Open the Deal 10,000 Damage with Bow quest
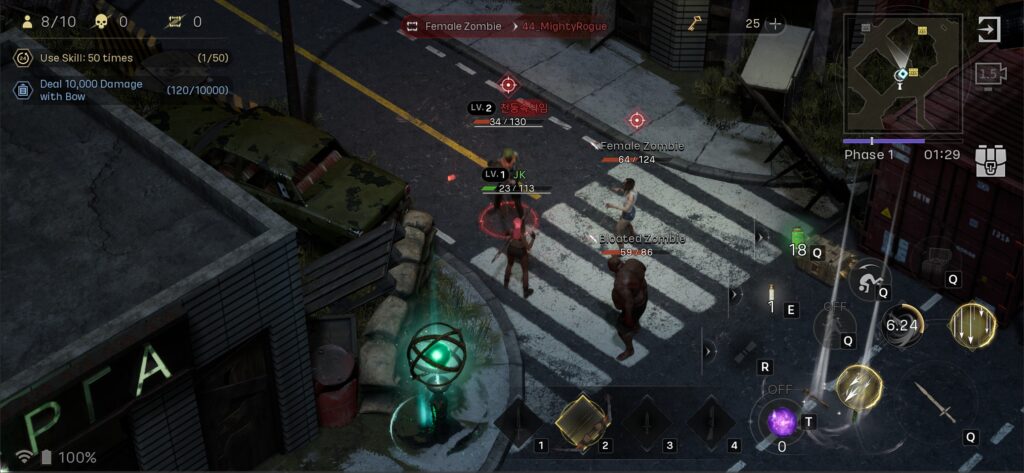 point(120,90)
